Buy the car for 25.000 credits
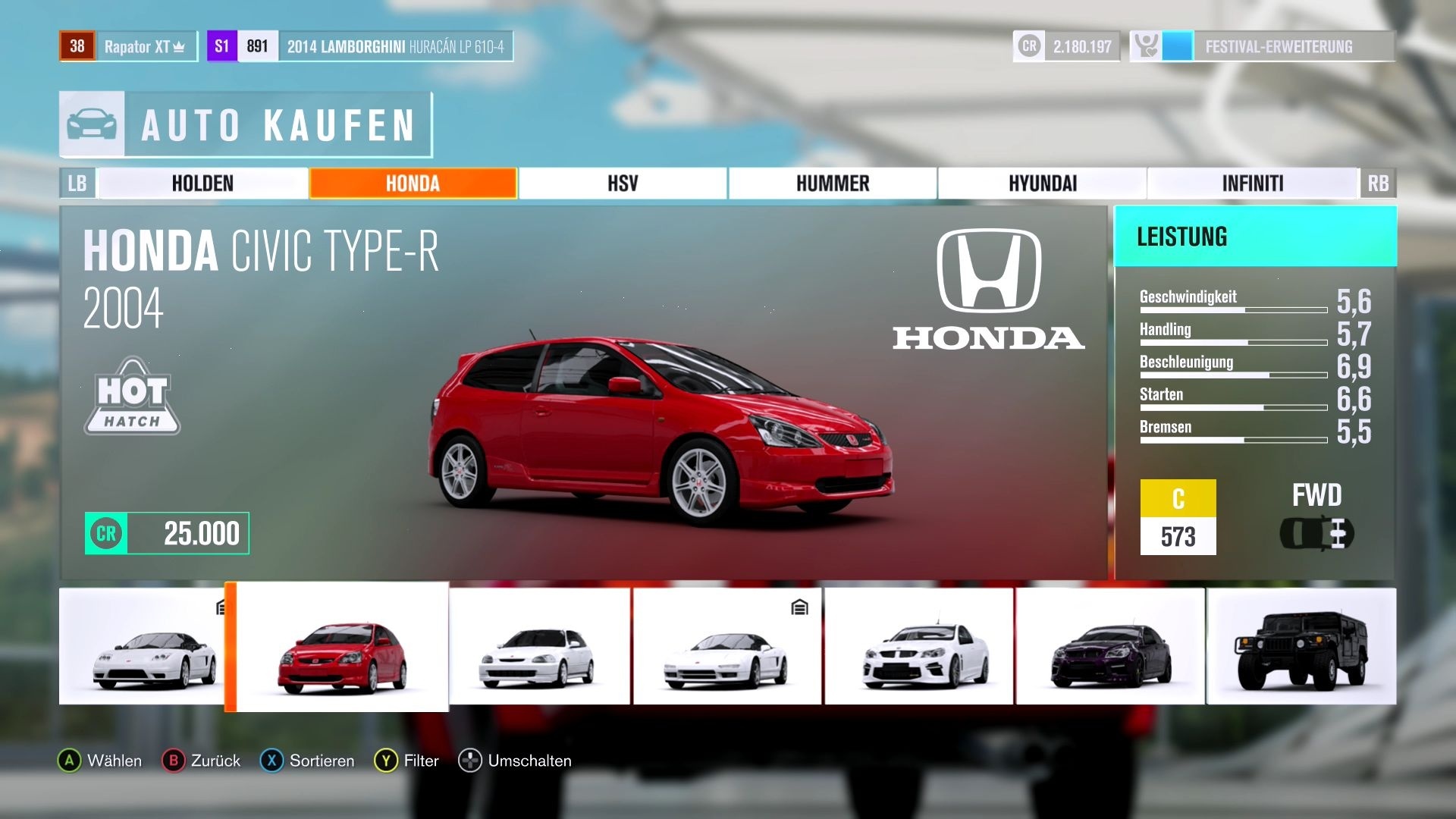 [168, 533]
